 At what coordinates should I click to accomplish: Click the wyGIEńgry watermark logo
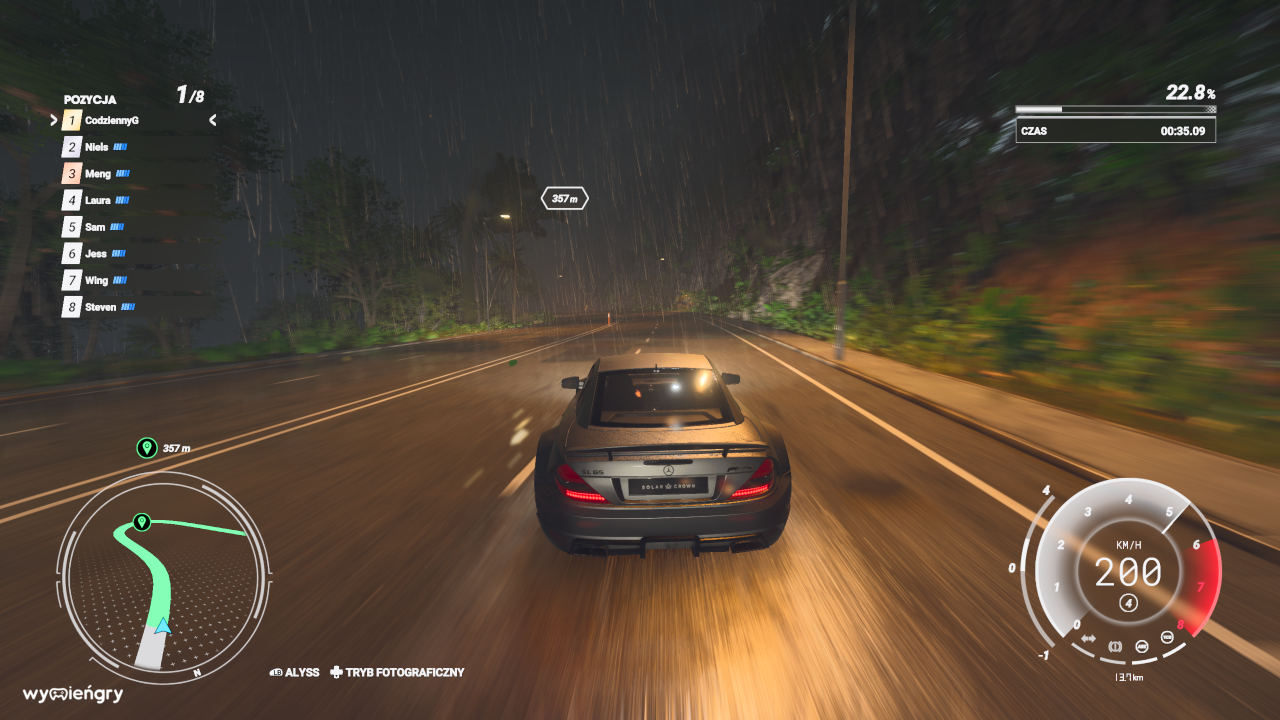73,694
